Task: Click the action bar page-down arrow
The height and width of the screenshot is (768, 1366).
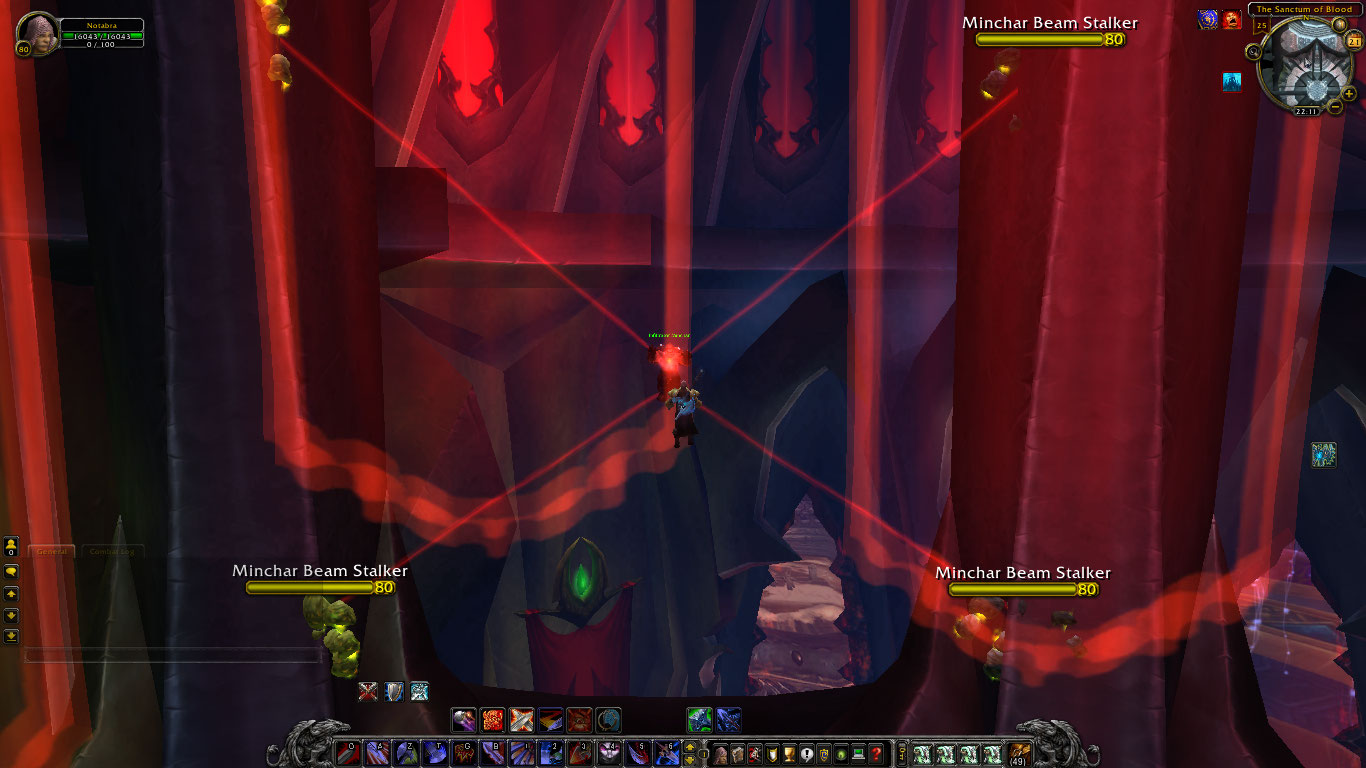Action: pos(690,759)
